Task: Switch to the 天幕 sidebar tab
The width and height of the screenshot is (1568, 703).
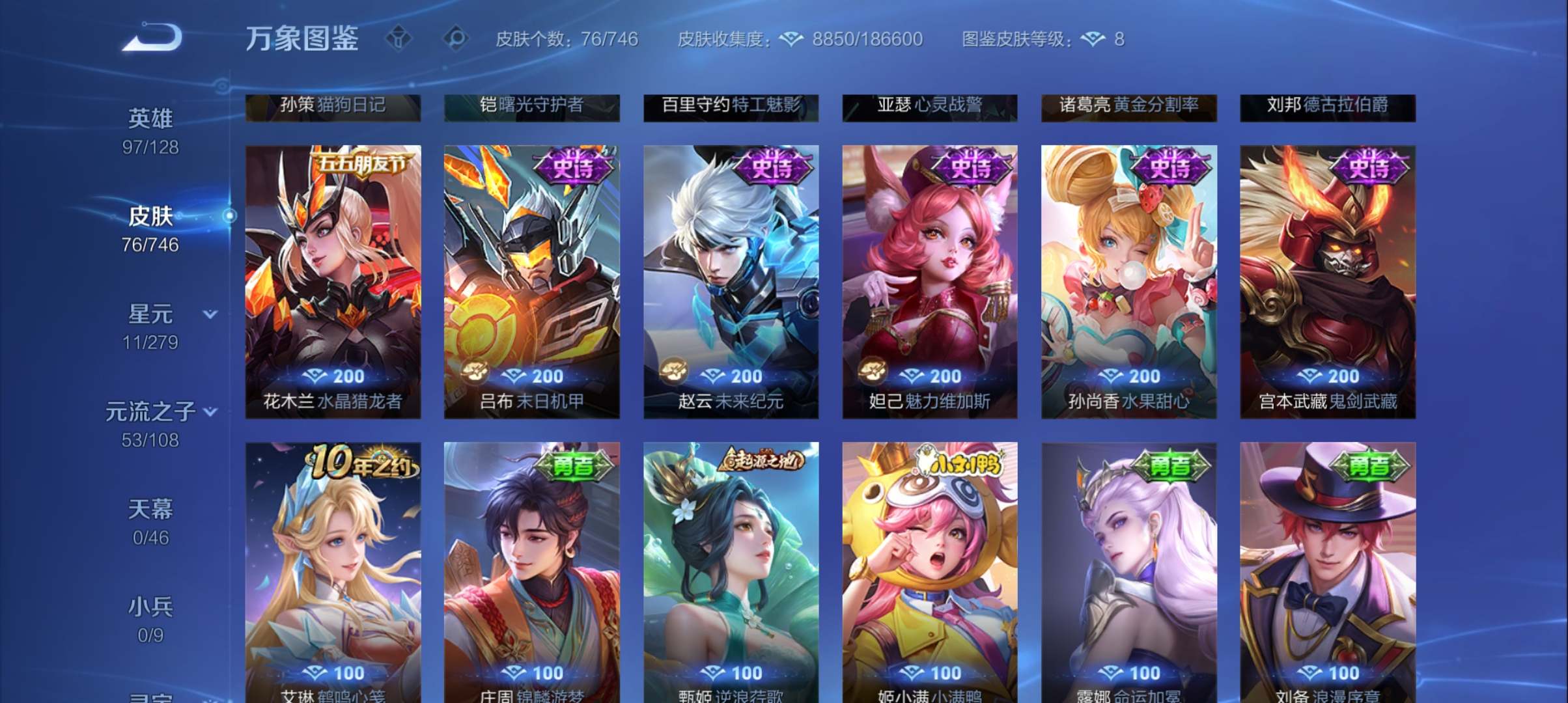Action: [x=150, y=510]
